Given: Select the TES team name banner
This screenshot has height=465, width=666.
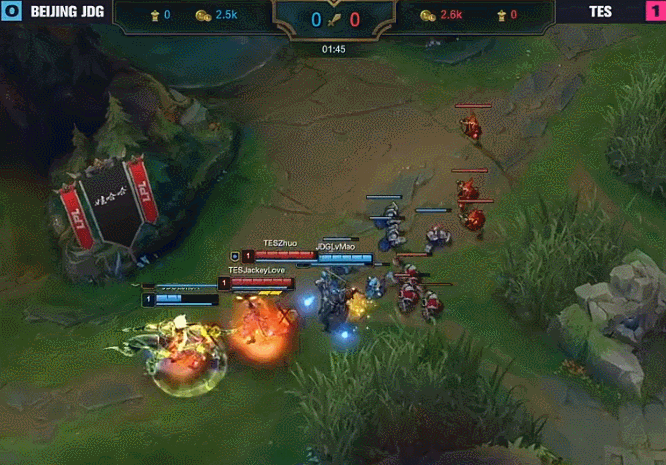Looking at the screenshot, I should [600, 13].
